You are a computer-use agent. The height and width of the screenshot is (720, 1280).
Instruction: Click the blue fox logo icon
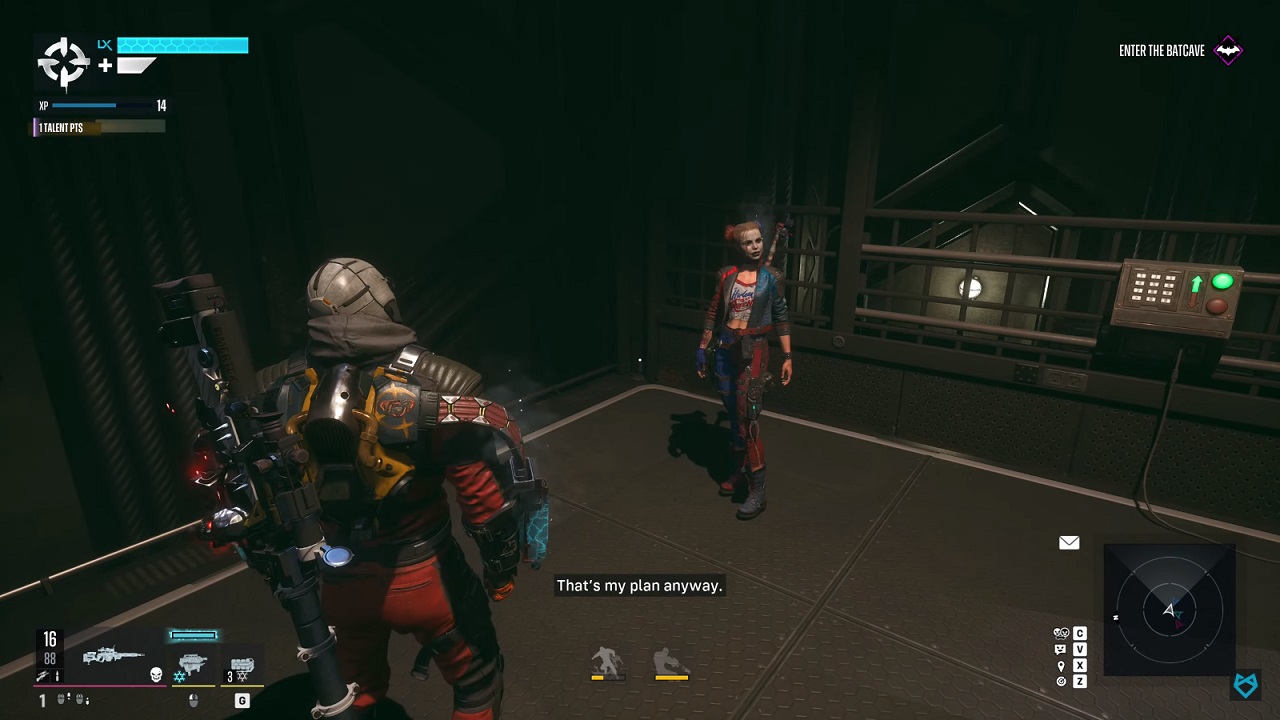(1245, 685)
